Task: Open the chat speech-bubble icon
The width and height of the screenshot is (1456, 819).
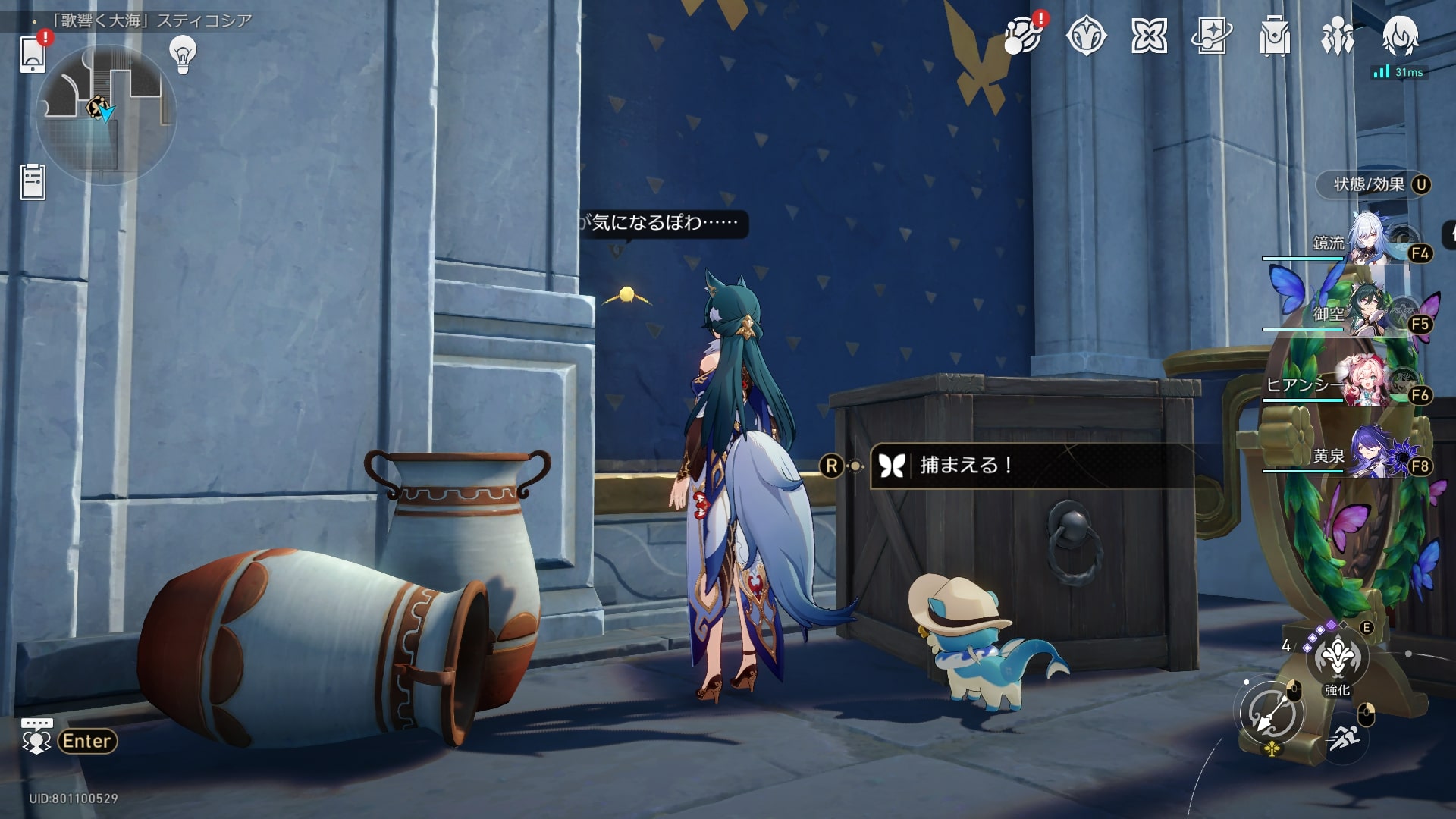Action: [36, 736]
